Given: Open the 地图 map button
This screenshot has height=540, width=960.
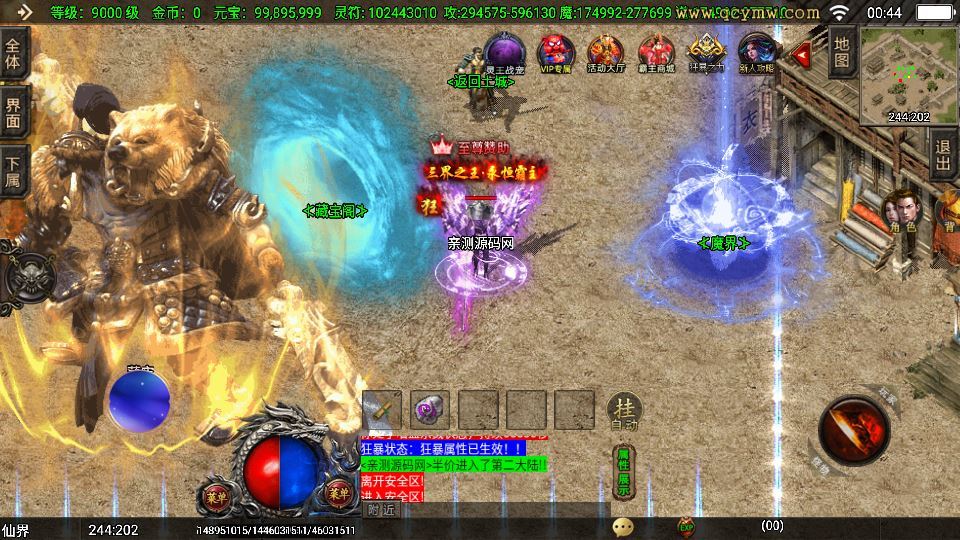Looking at the screenshot, I should pos(842,53).
